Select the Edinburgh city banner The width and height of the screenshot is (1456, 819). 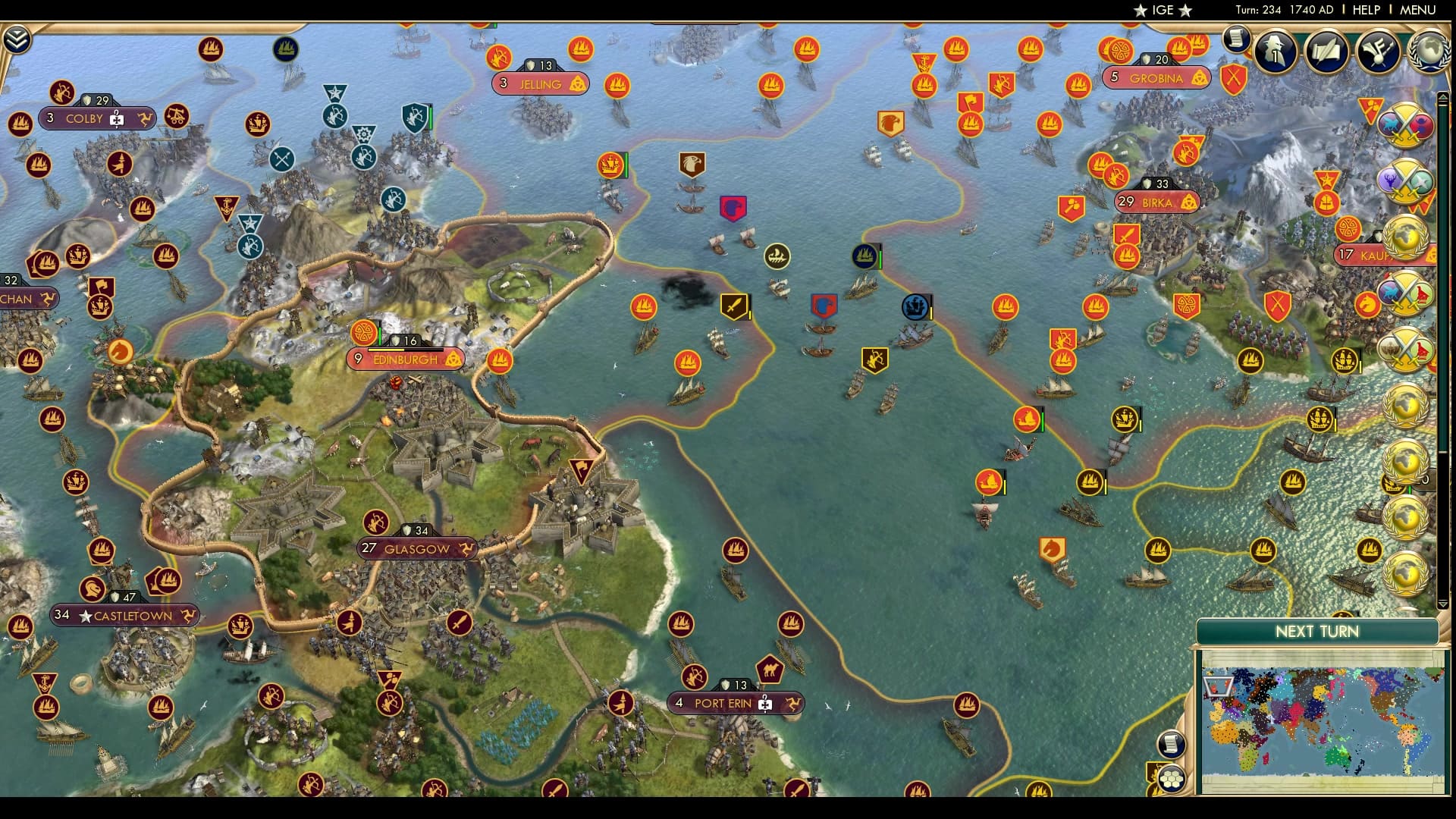point(404,359)
